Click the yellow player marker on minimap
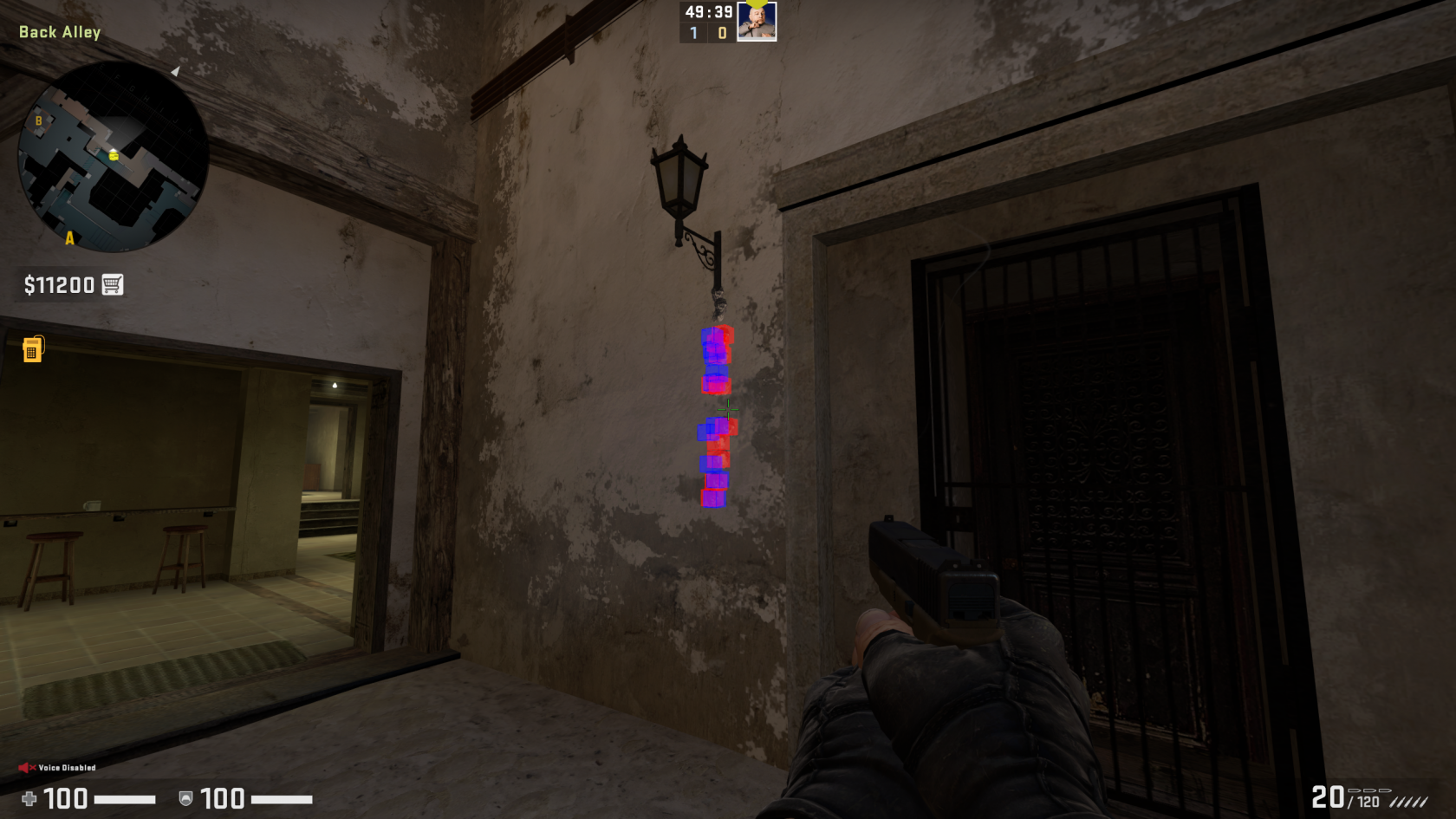1456x819 pixels. [x=112, y=158]
